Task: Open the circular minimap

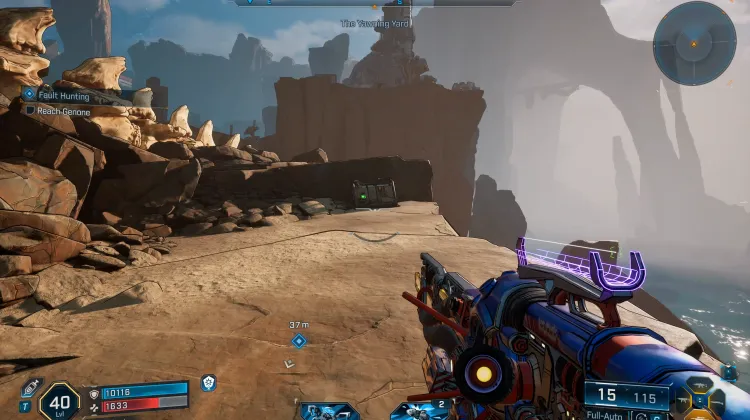Action: coord(694,43)
